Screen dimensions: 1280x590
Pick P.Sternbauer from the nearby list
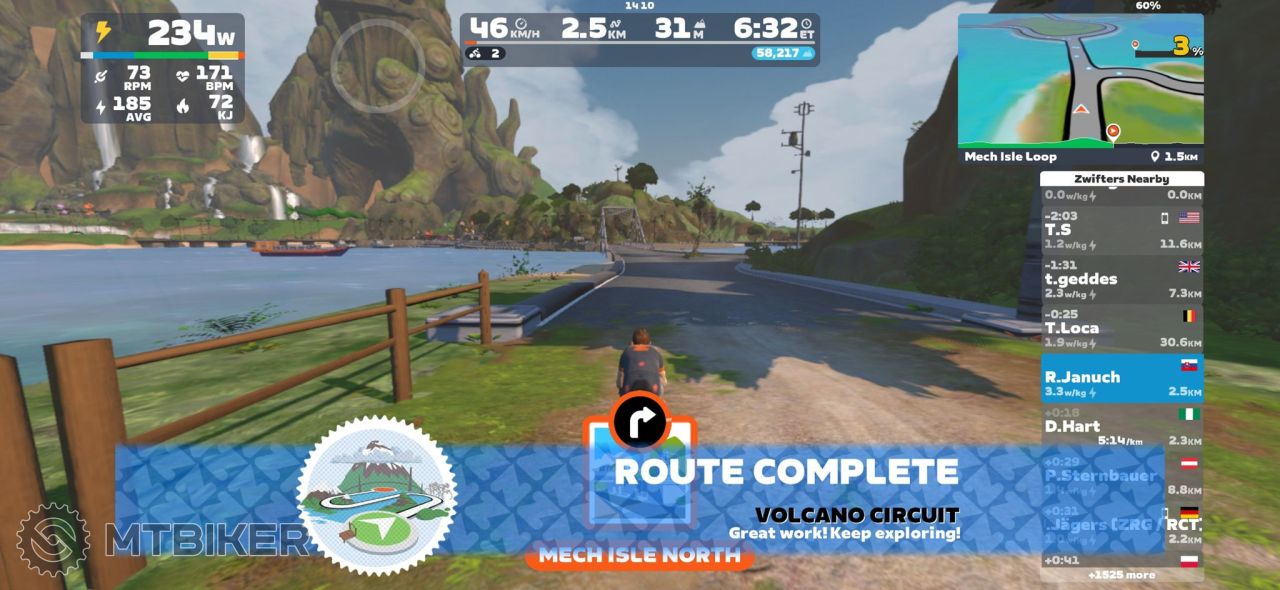(x=1121, y=476)
